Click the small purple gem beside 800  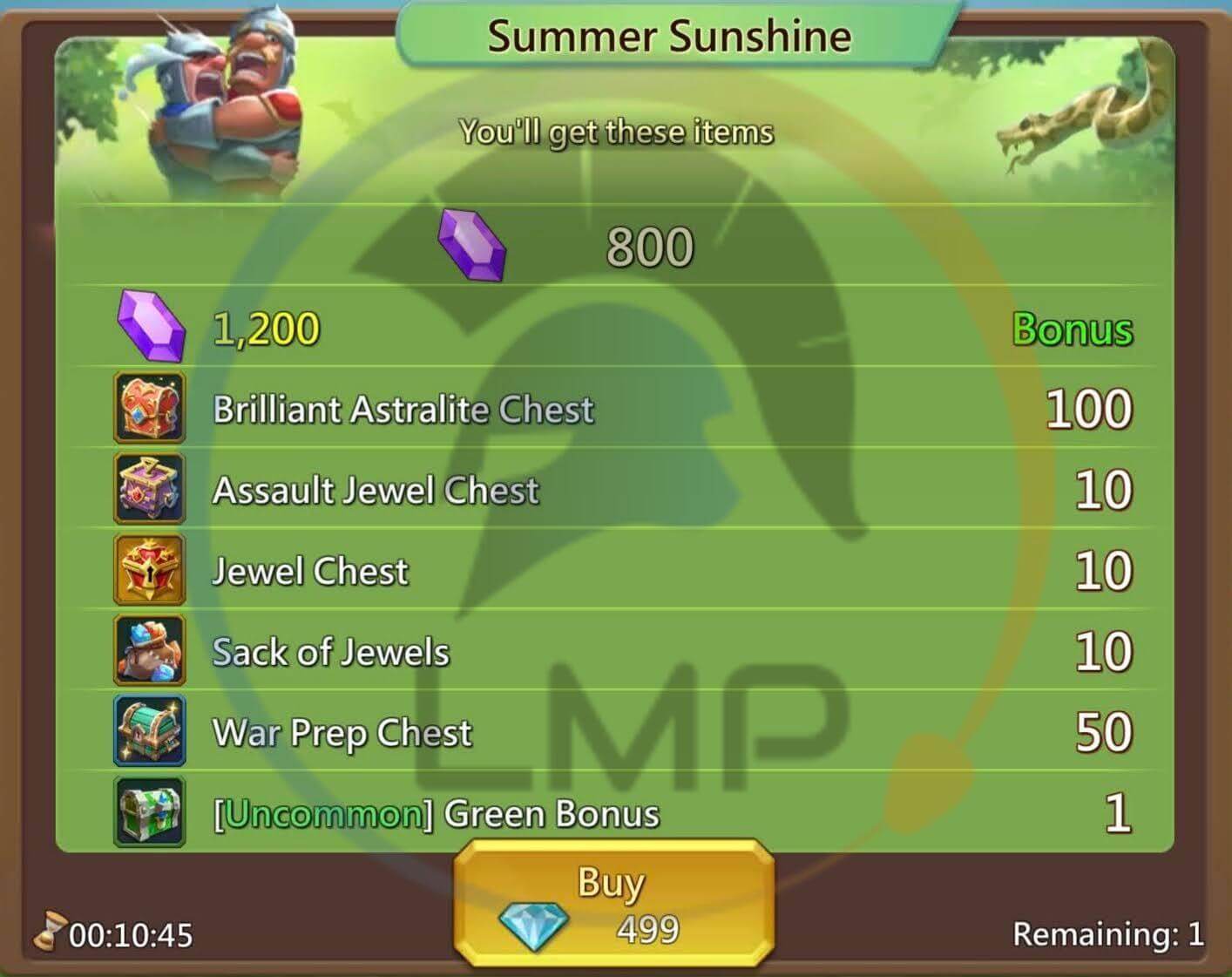click(471, 245)
